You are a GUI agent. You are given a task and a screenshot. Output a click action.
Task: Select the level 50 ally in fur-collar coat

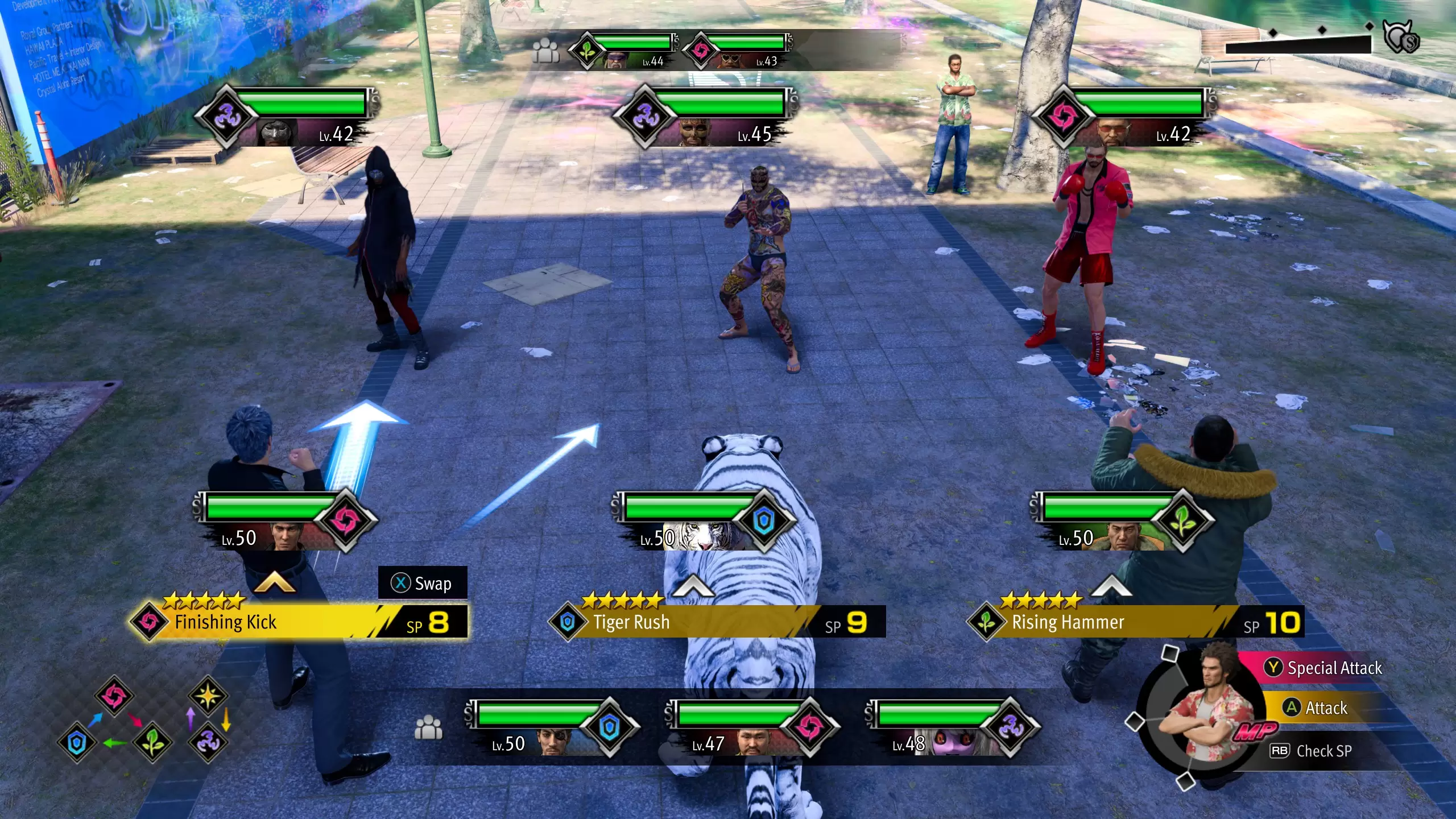1122,522
